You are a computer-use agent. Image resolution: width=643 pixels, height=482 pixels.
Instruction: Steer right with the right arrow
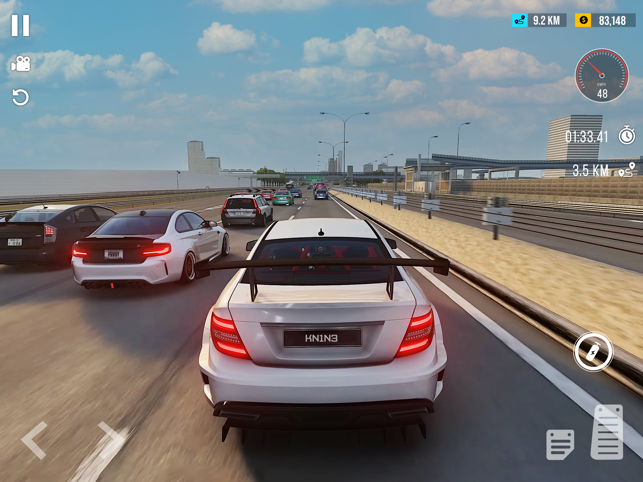click(x=110, y=440)
